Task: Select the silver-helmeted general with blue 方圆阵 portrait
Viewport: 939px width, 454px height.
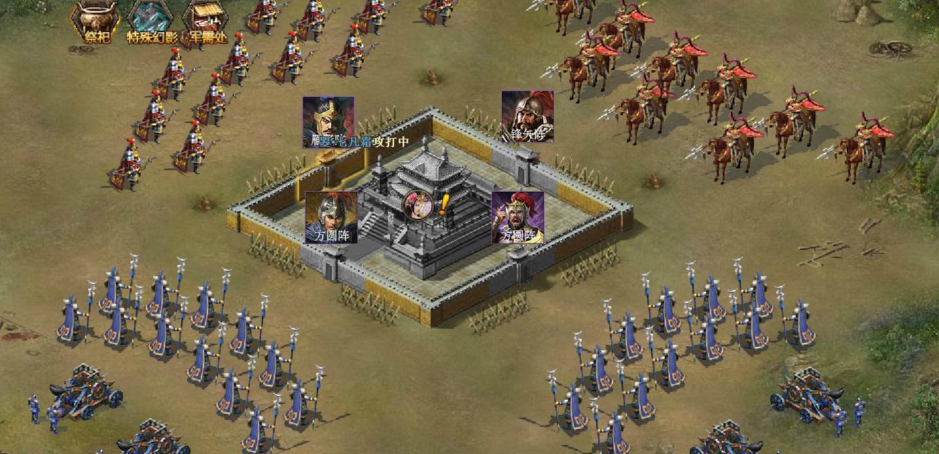Action: 330,217
